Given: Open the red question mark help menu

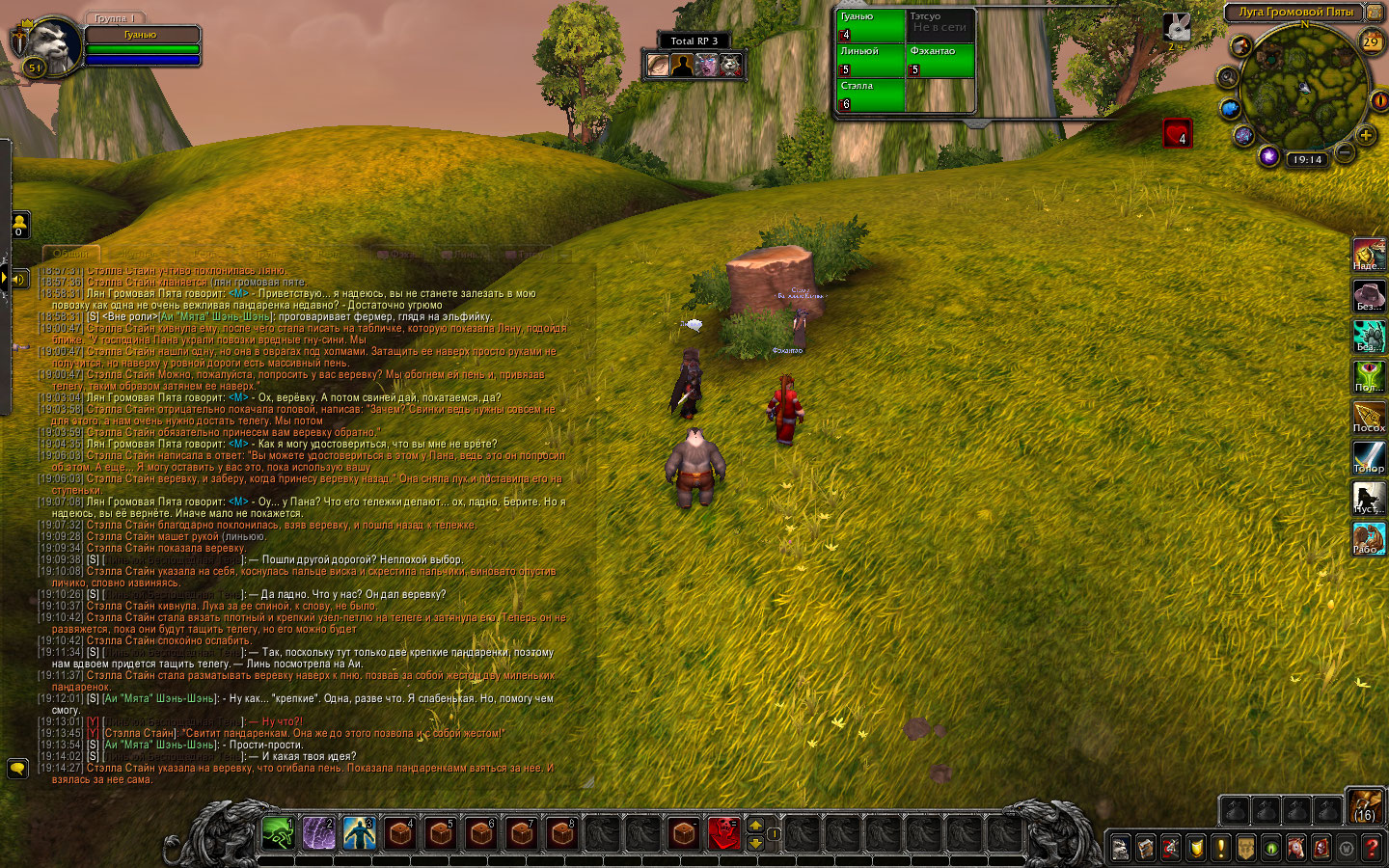Looking at the screenshot, I should [x=1372, y=848].
